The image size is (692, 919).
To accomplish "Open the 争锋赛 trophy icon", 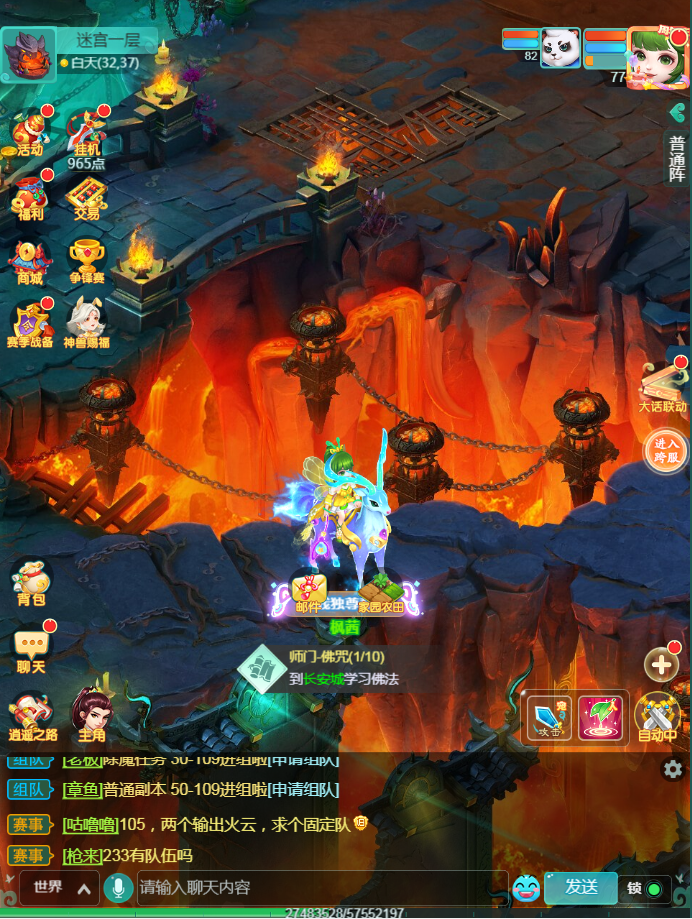I will [x=86, y=261].
